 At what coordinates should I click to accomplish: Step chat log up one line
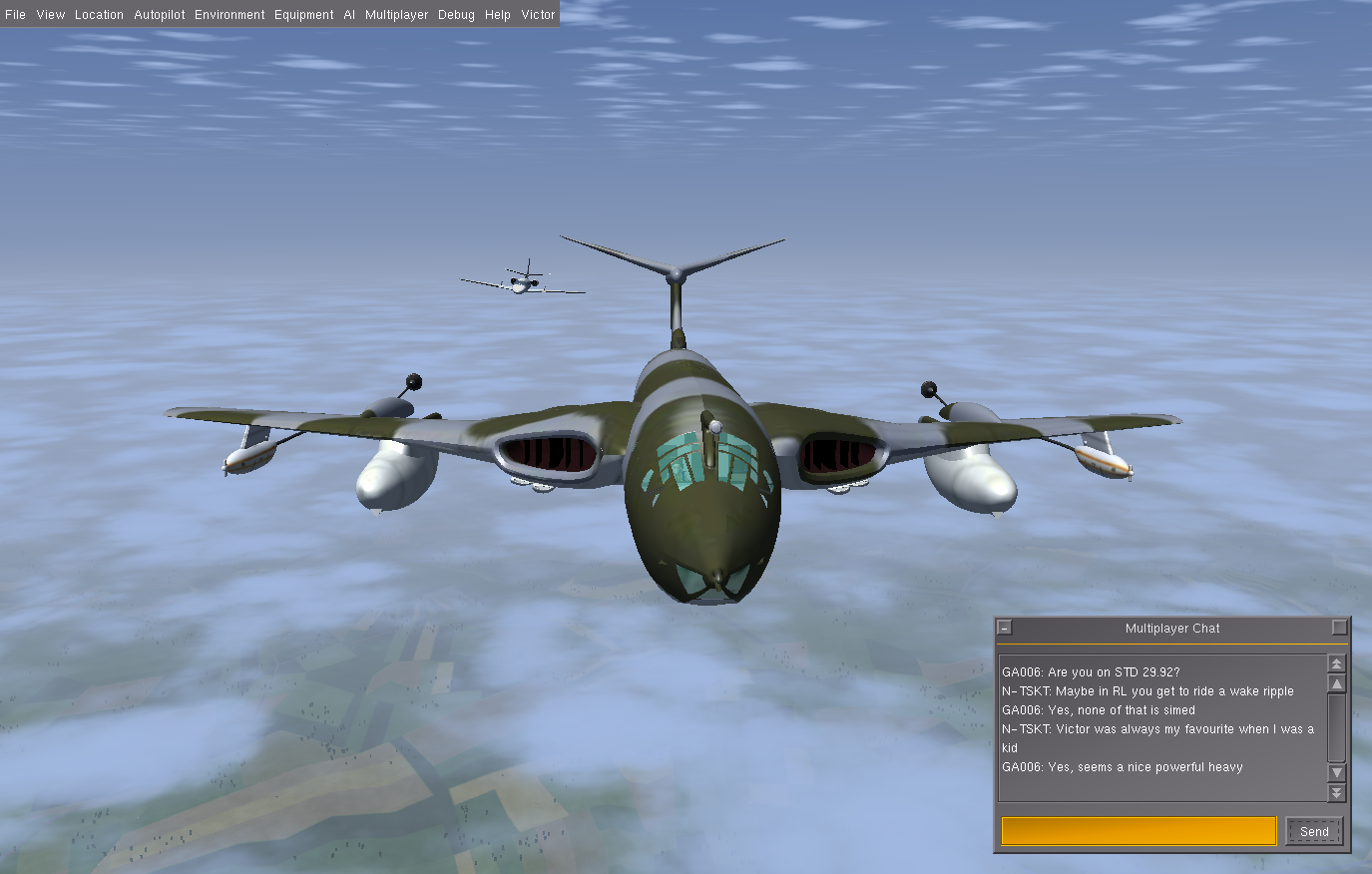pos(1337,683)
